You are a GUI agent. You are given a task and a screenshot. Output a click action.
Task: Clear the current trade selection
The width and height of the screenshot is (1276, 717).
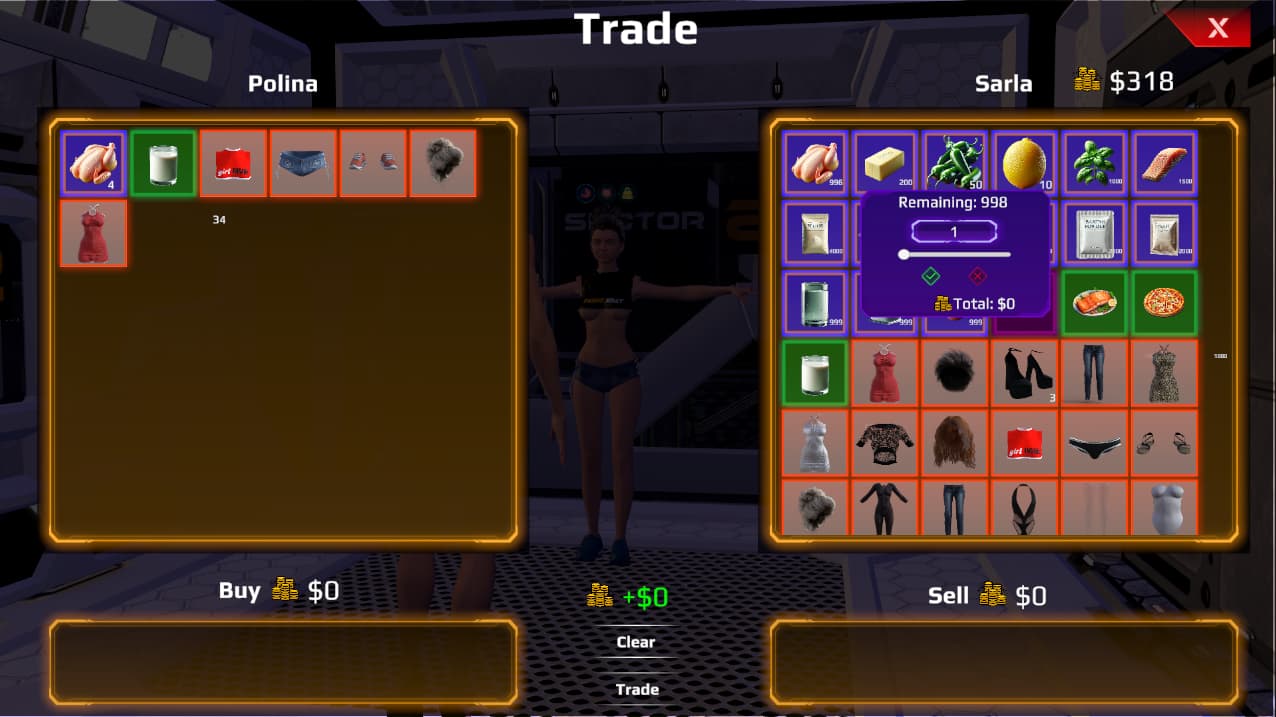636,642
